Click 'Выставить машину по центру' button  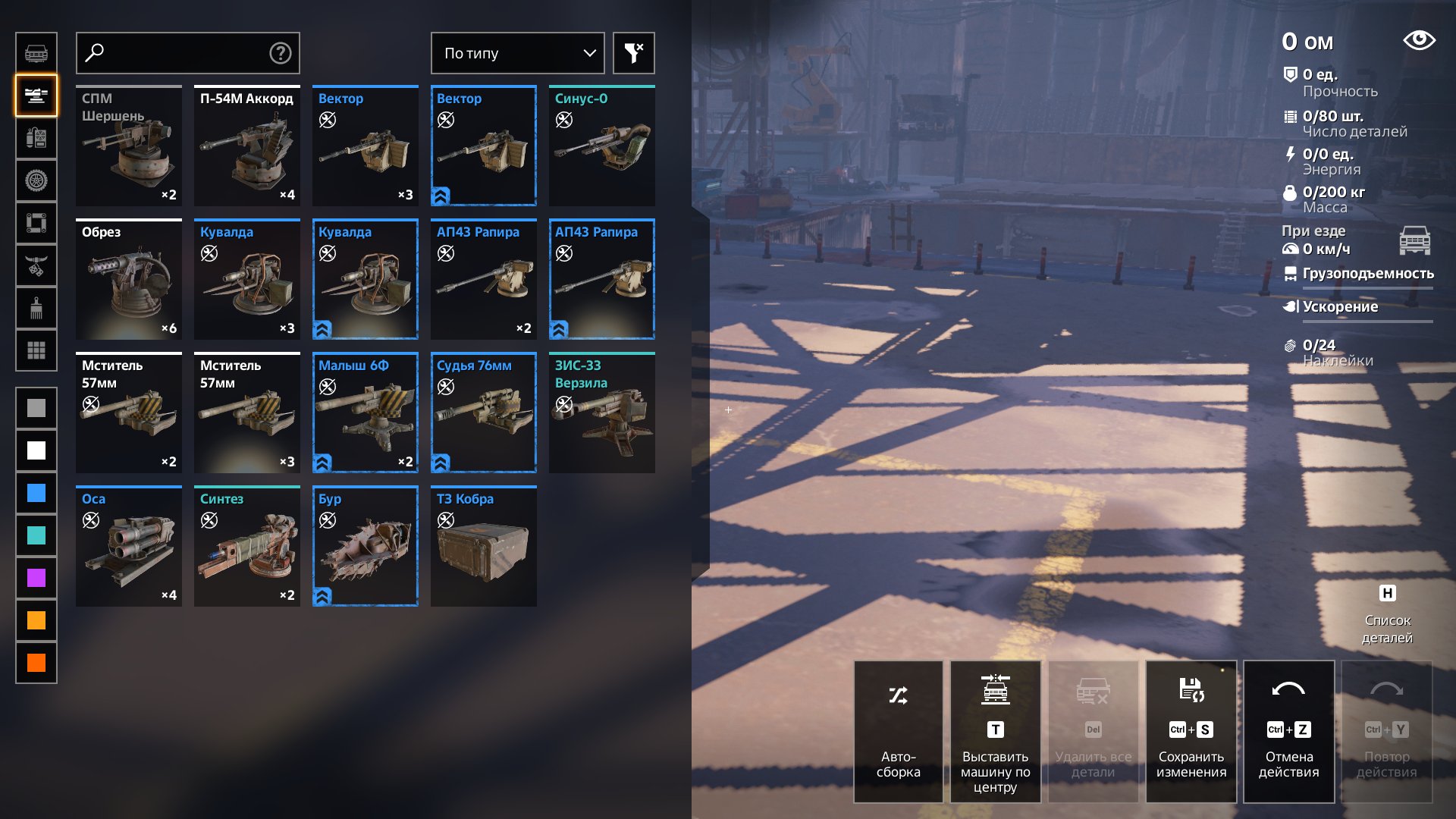[x=996, y=732]
